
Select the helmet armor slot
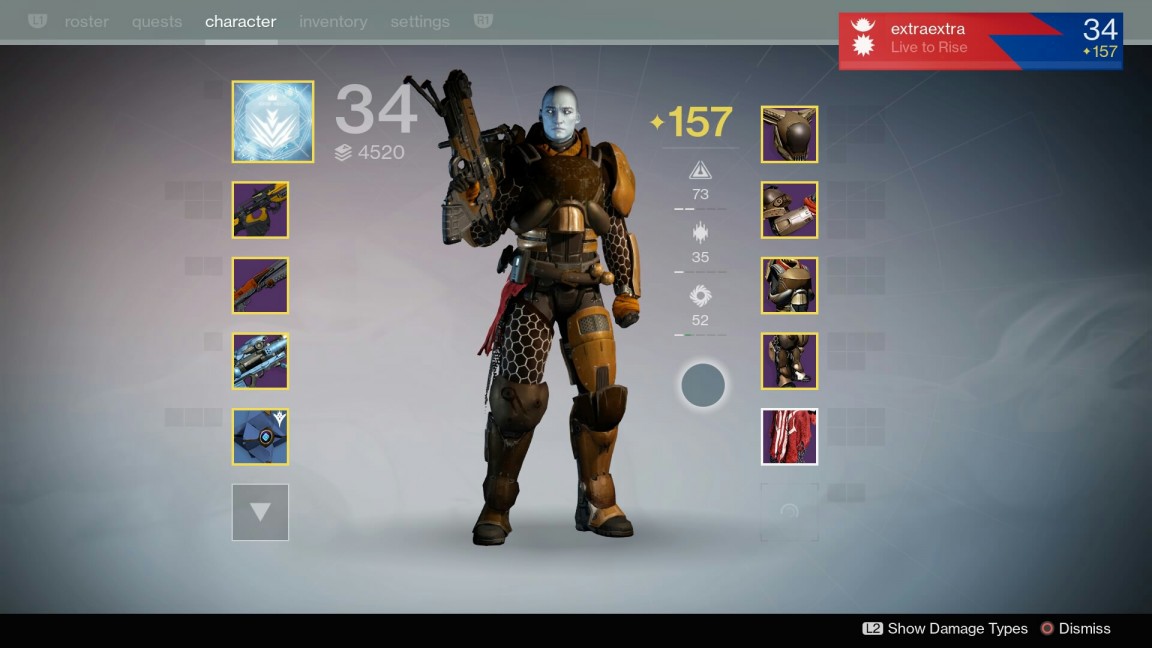click(x=789, y=135)
